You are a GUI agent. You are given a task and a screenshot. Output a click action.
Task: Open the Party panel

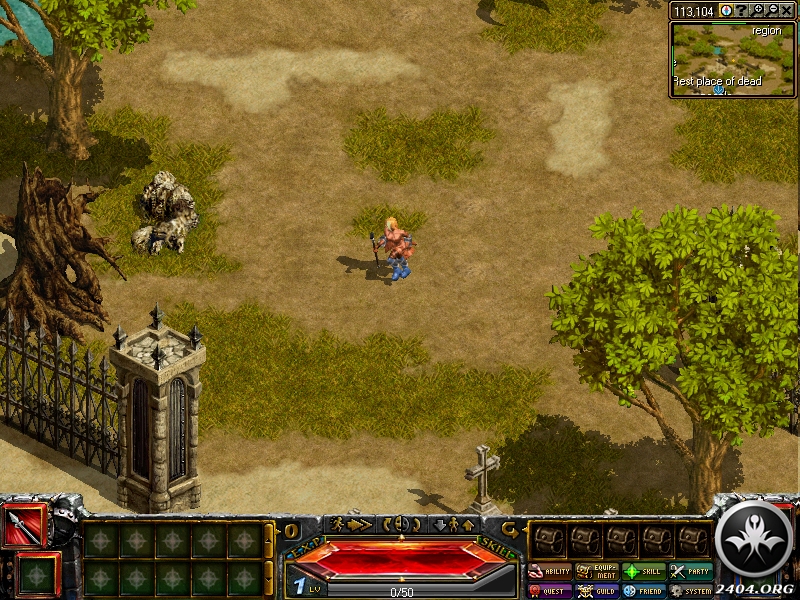[x=692, y=572]
